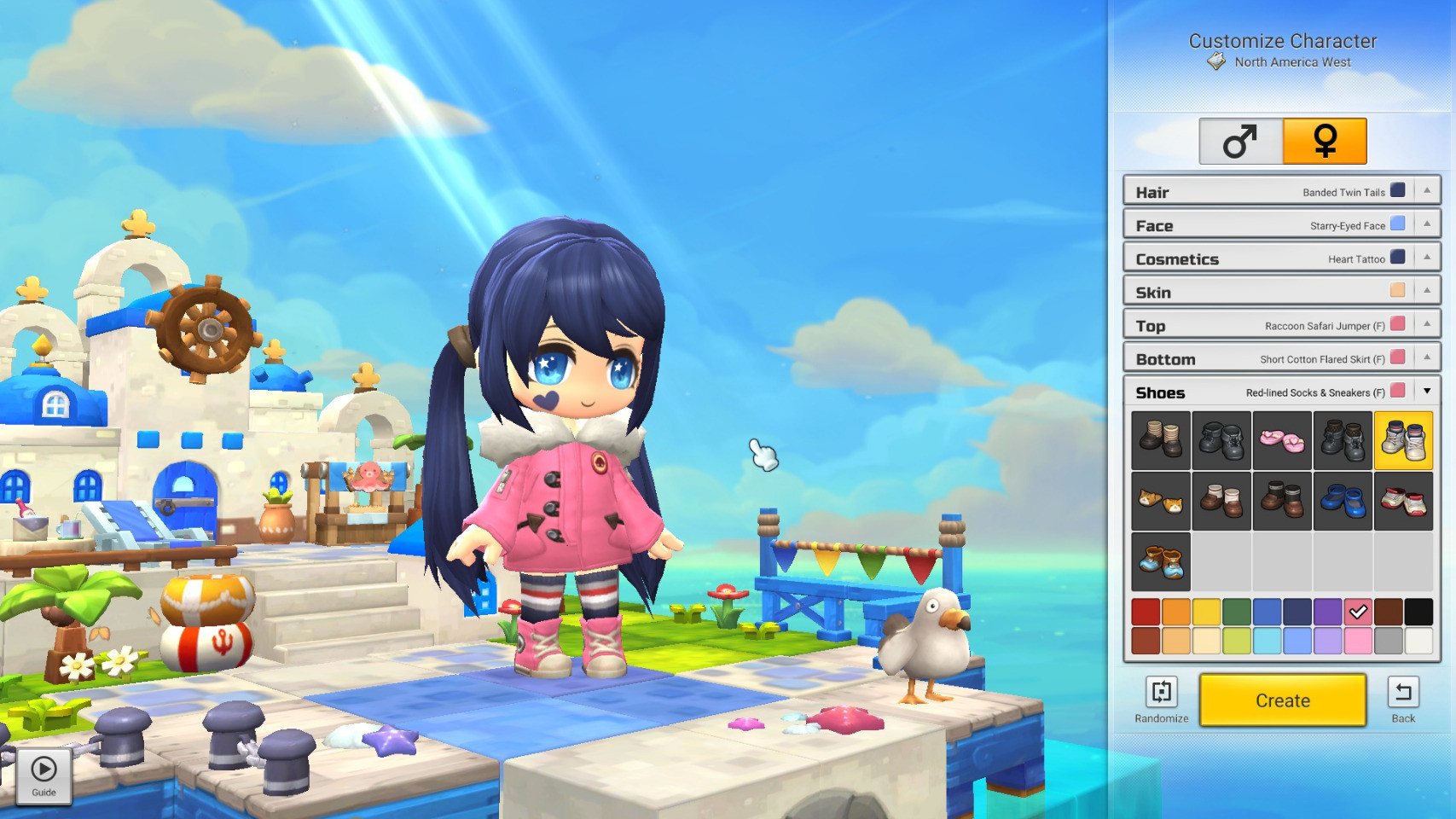This screenshot has height=819, width=1456.
Task: Pick the cat-face slippers
Action: (x=1161, y=502)
